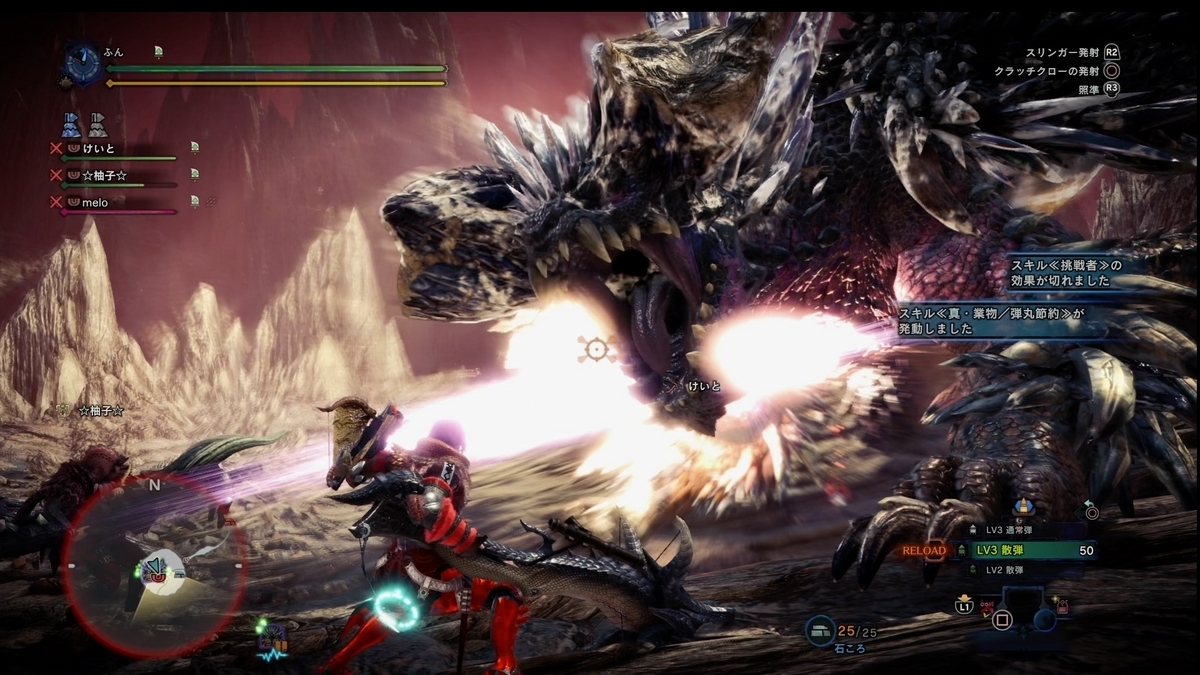Switch to LV2 散弾 ammo
Screen dimensions: 1200x675
tap(1010, 570)
